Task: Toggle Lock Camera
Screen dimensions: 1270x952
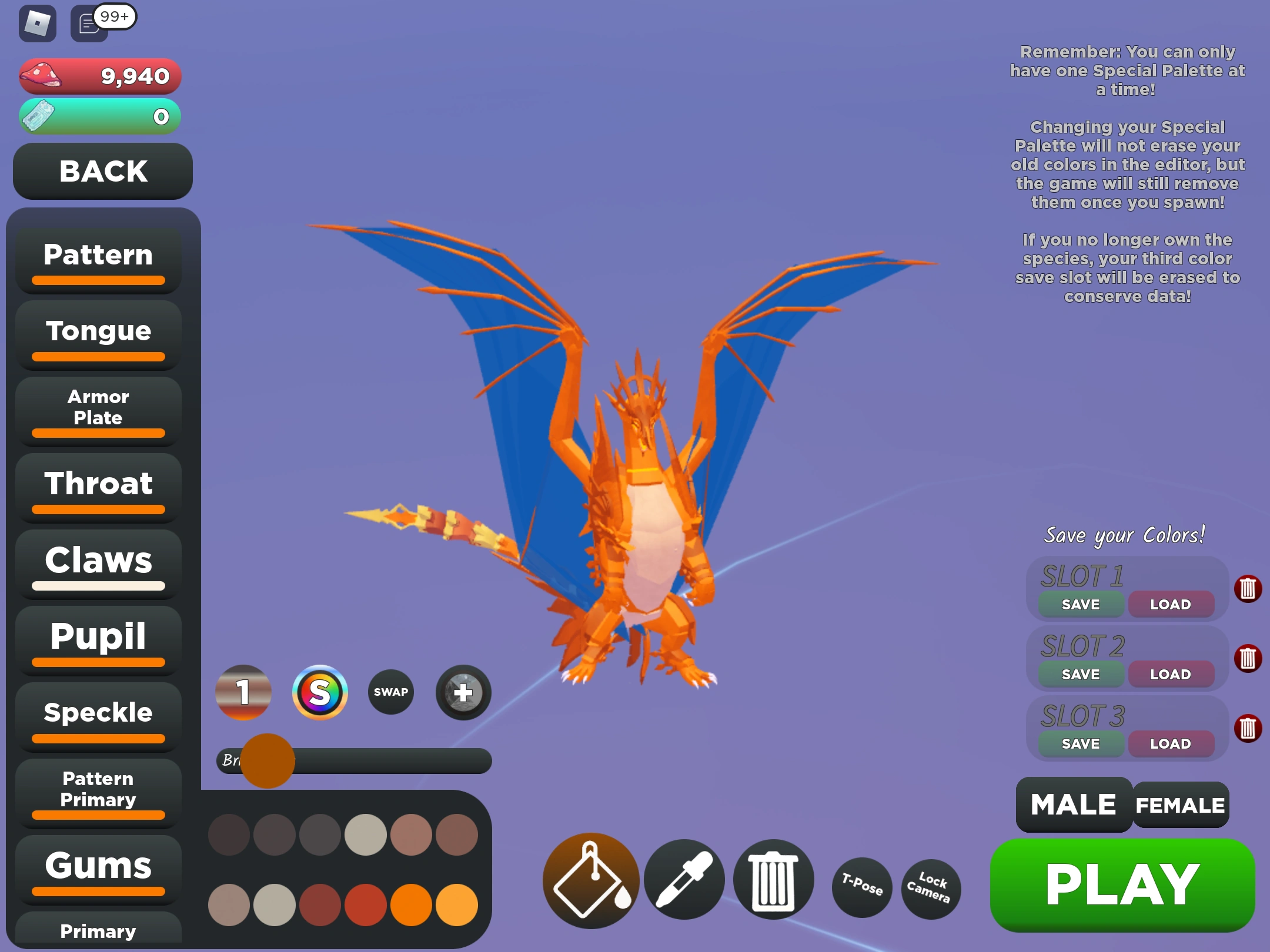Action: 931,889
